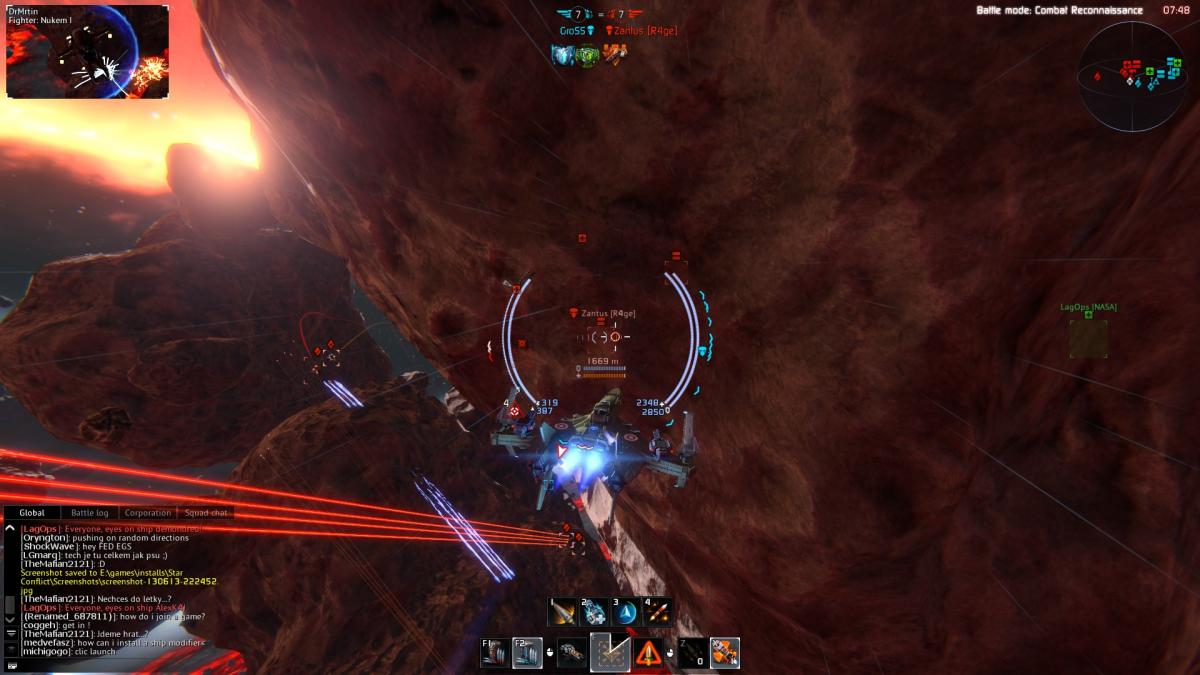
Task: Activate module 1 with the drill-cone icon
Action: pos(563,611)
